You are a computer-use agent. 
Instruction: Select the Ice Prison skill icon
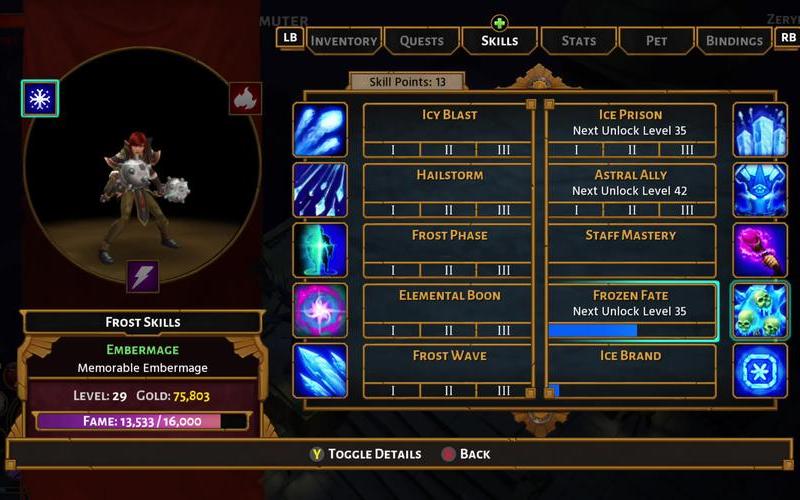click(760, 130)
